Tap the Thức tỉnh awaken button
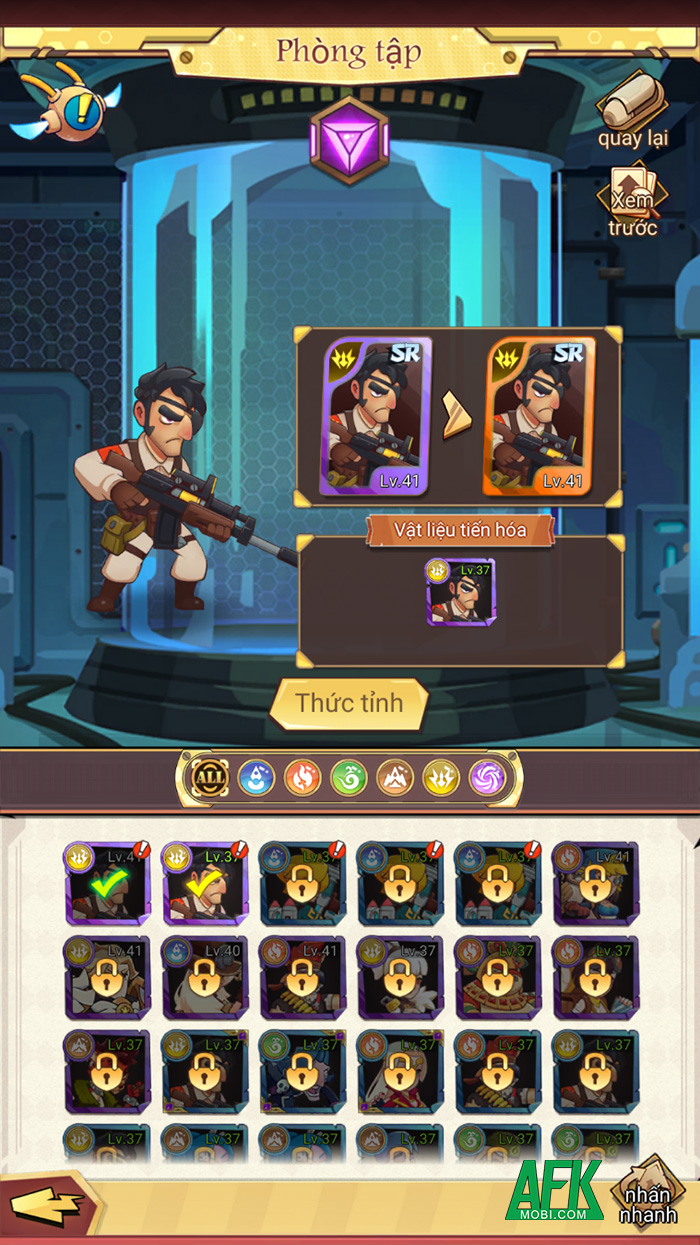Screen dimensions: 700x1245 [349, 703]
